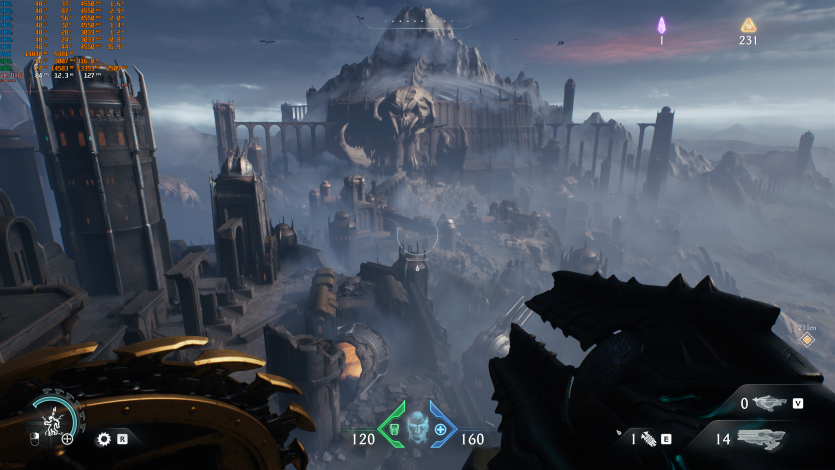The image size is (835, 470).
Task: Click the blue health cross icon
Action: (440, 428)
